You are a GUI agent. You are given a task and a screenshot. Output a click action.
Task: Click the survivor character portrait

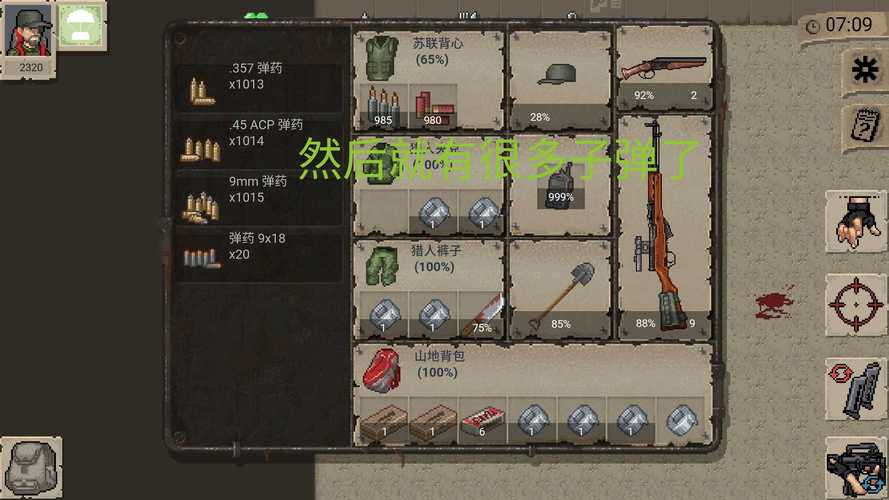click(x=28, y=32)
